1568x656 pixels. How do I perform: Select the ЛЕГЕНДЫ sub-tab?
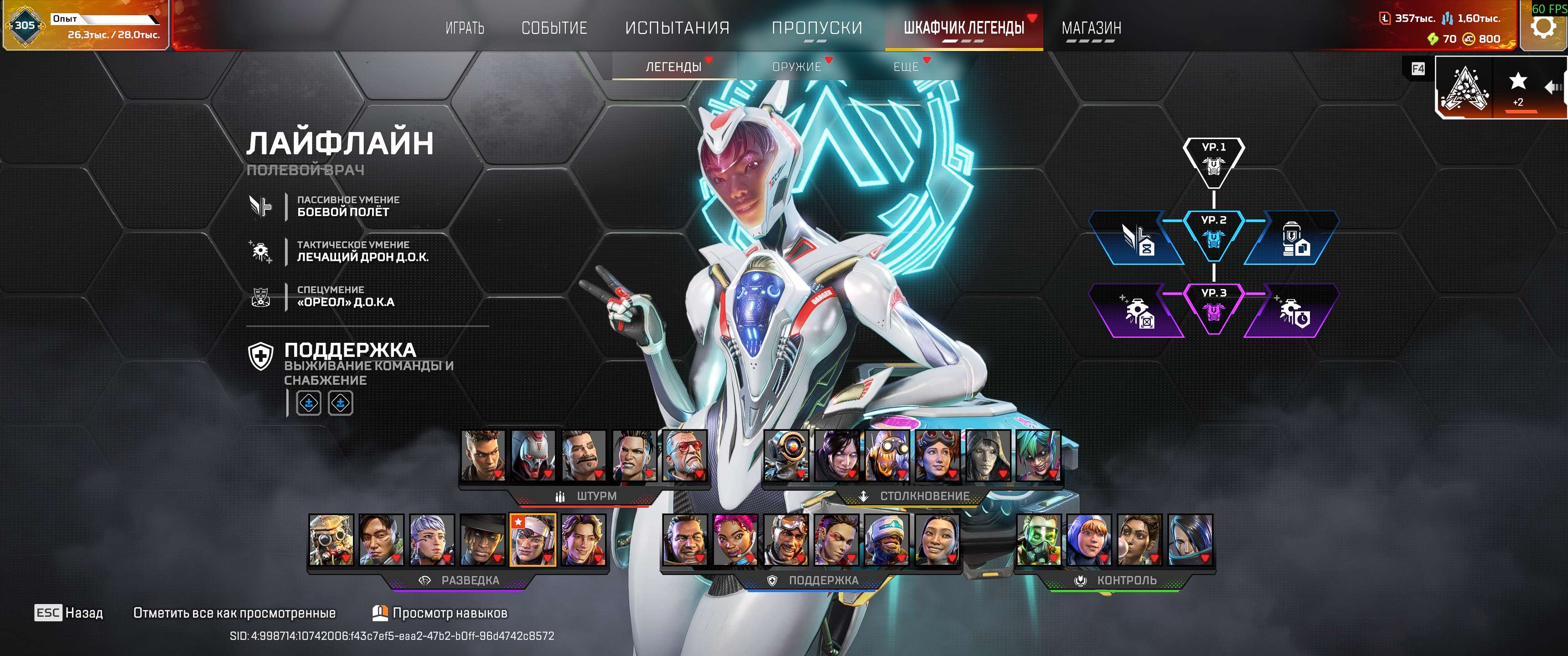click(x=673, y=67)
